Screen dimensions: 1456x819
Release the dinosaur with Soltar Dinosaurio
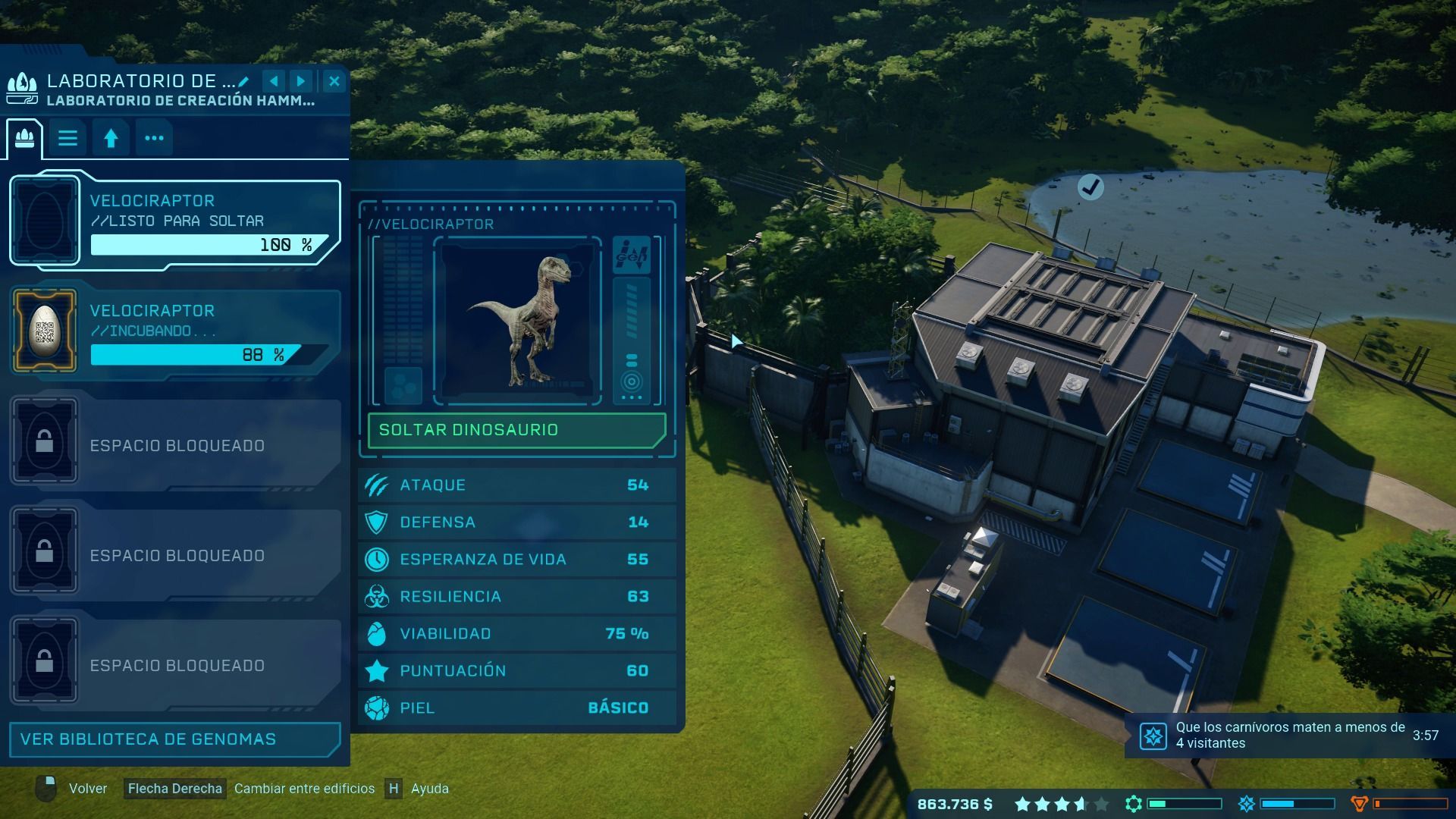[516, 430]
